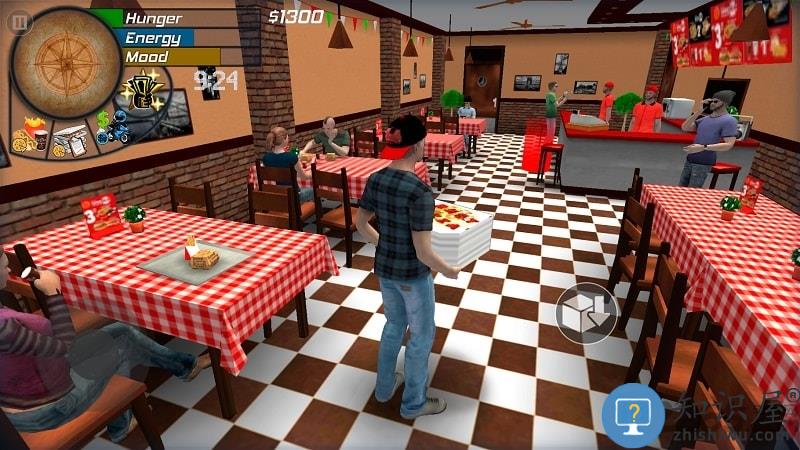This screenshot has width=800, height=450.
Task: Activate the drop box action button
Action: click(586, 313)
